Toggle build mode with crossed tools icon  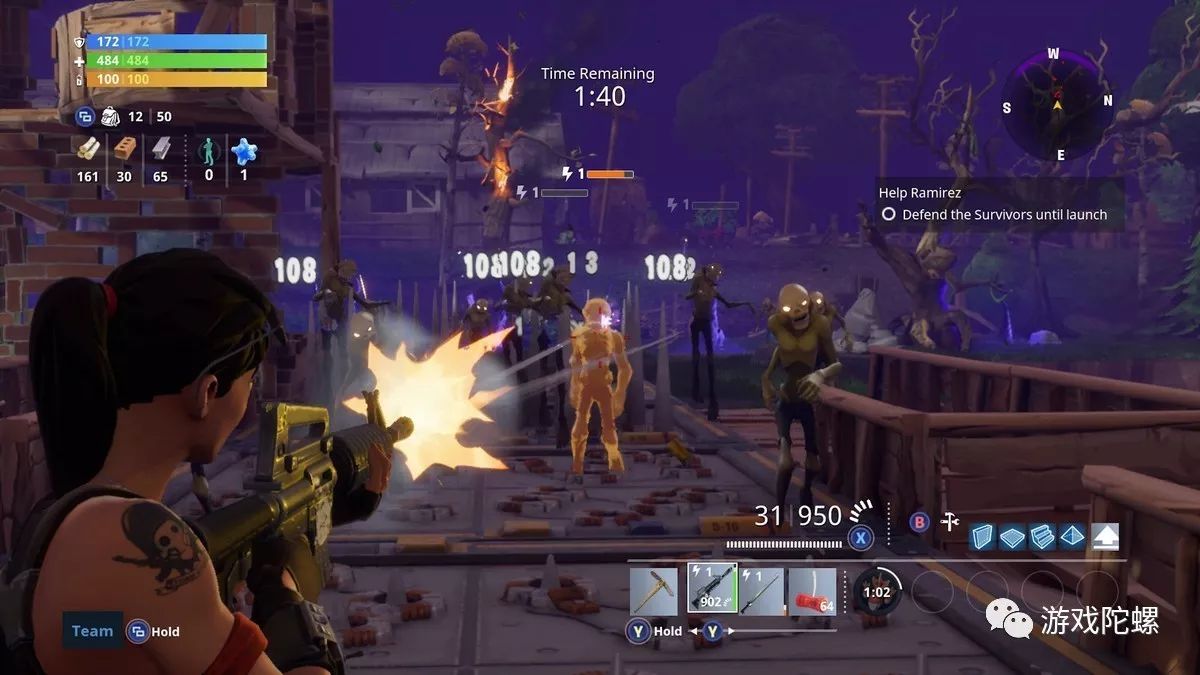tap(950, 521)
